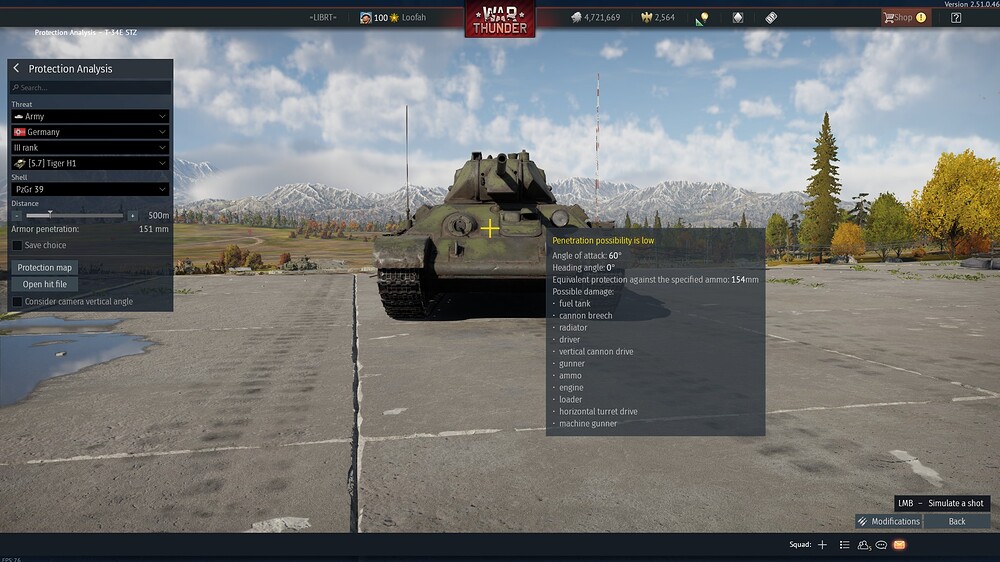Click the Search field in Protection Analysis
Image resolution: width=1000 pixels, height=562 pixels.
[90, 88]
